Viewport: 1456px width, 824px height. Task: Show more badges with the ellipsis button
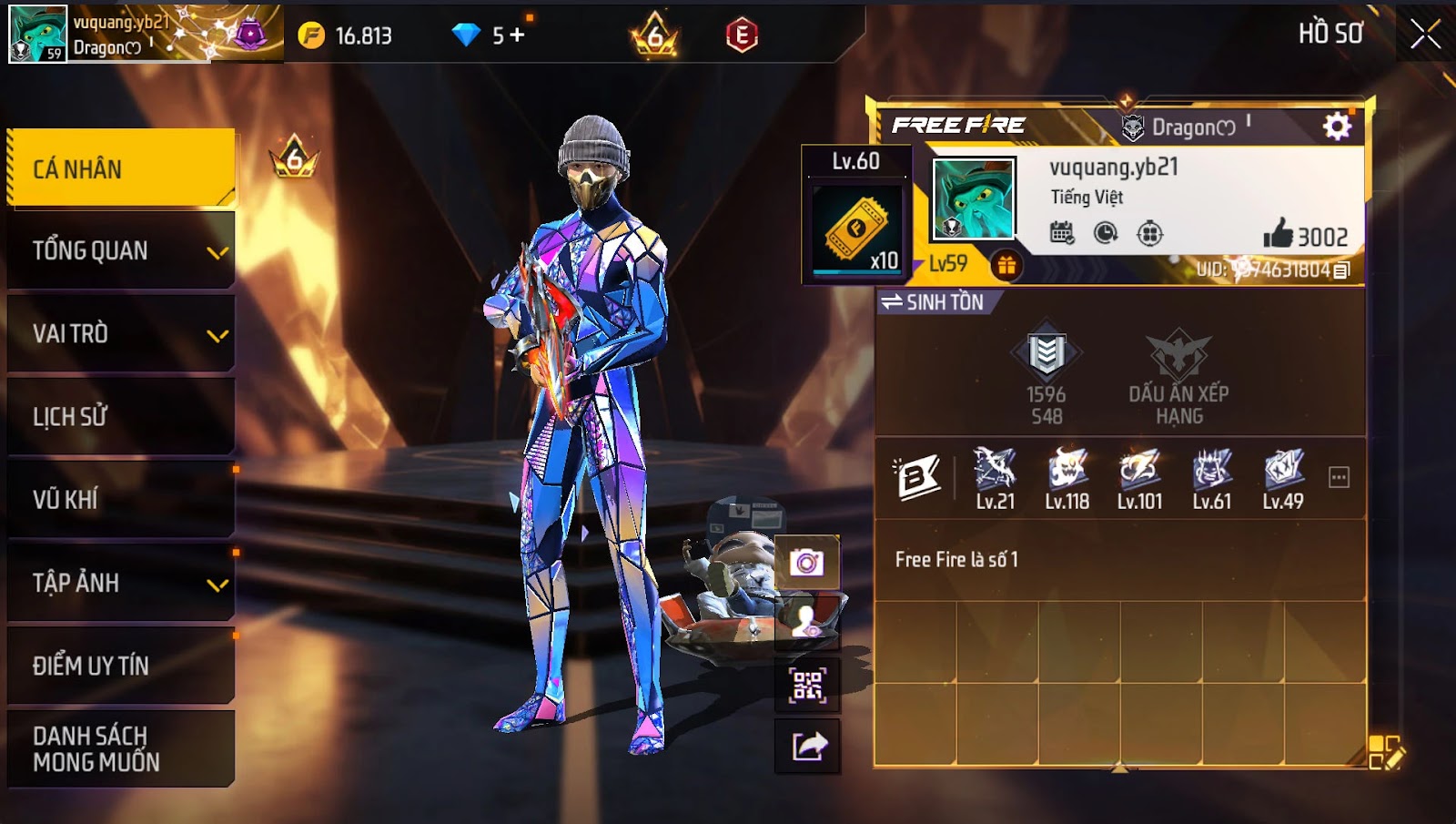coord(1339,477)
